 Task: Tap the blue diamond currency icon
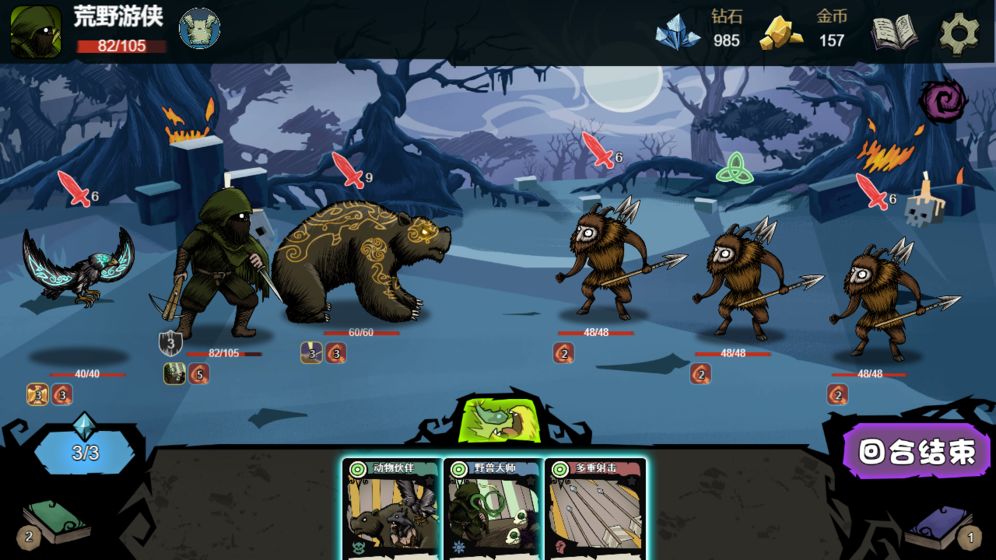pos(677,32)
